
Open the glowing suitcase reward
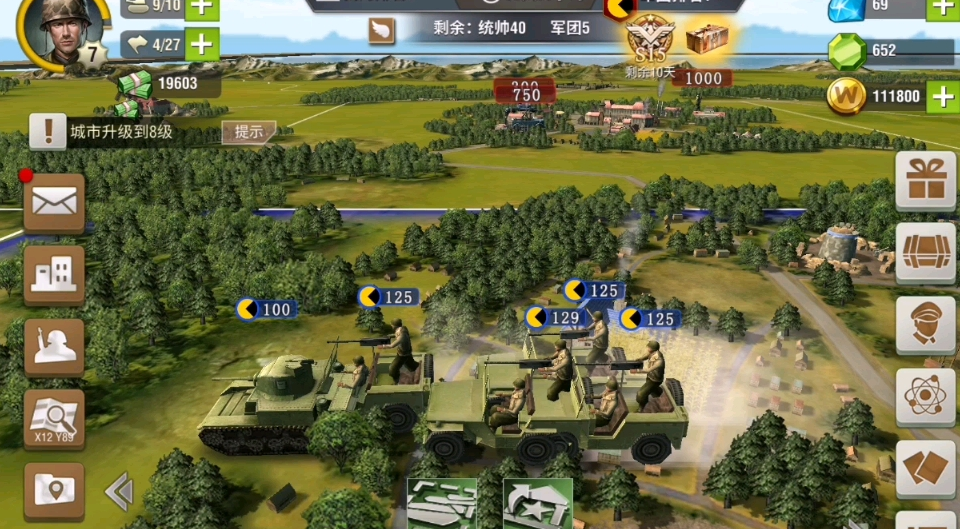[706, 40]
